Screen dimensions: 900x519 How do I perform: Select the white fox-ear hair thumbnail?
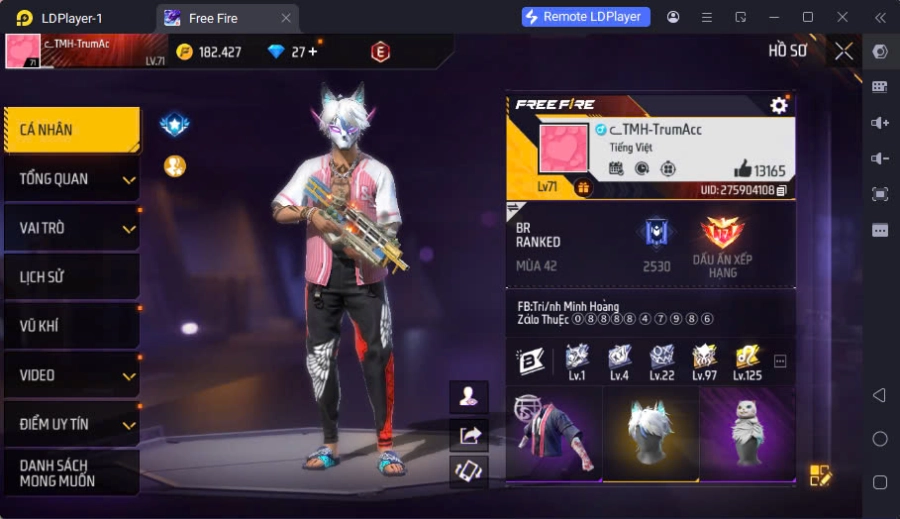[650, 433]
